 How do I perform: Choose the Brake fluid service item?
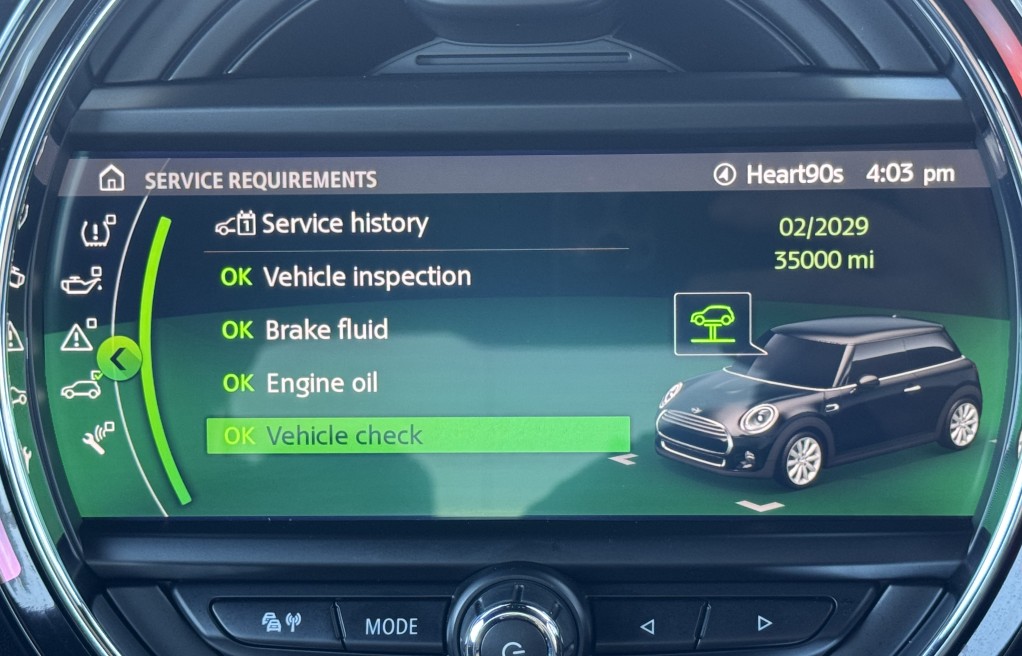326,330
